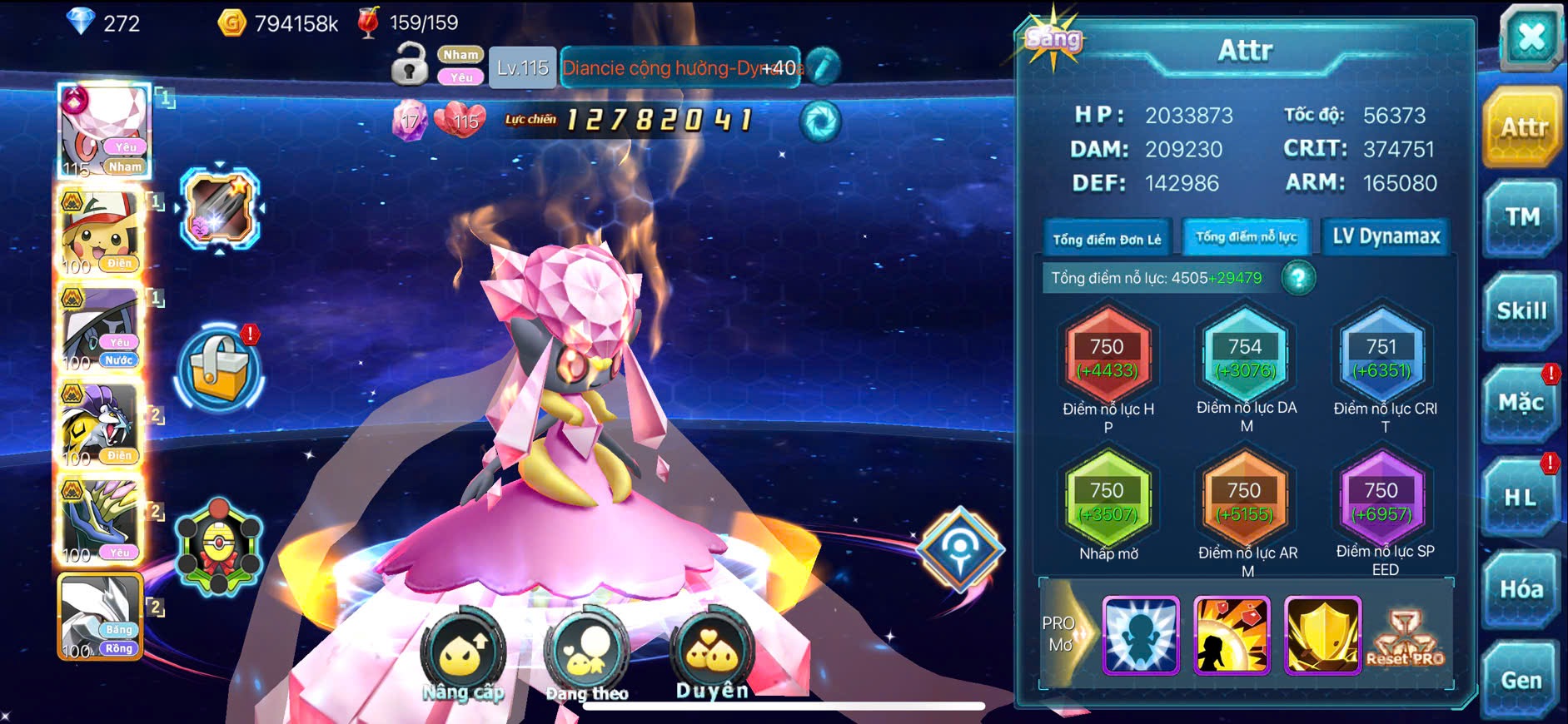Switch to the TM side tab

pos(1521,218)
